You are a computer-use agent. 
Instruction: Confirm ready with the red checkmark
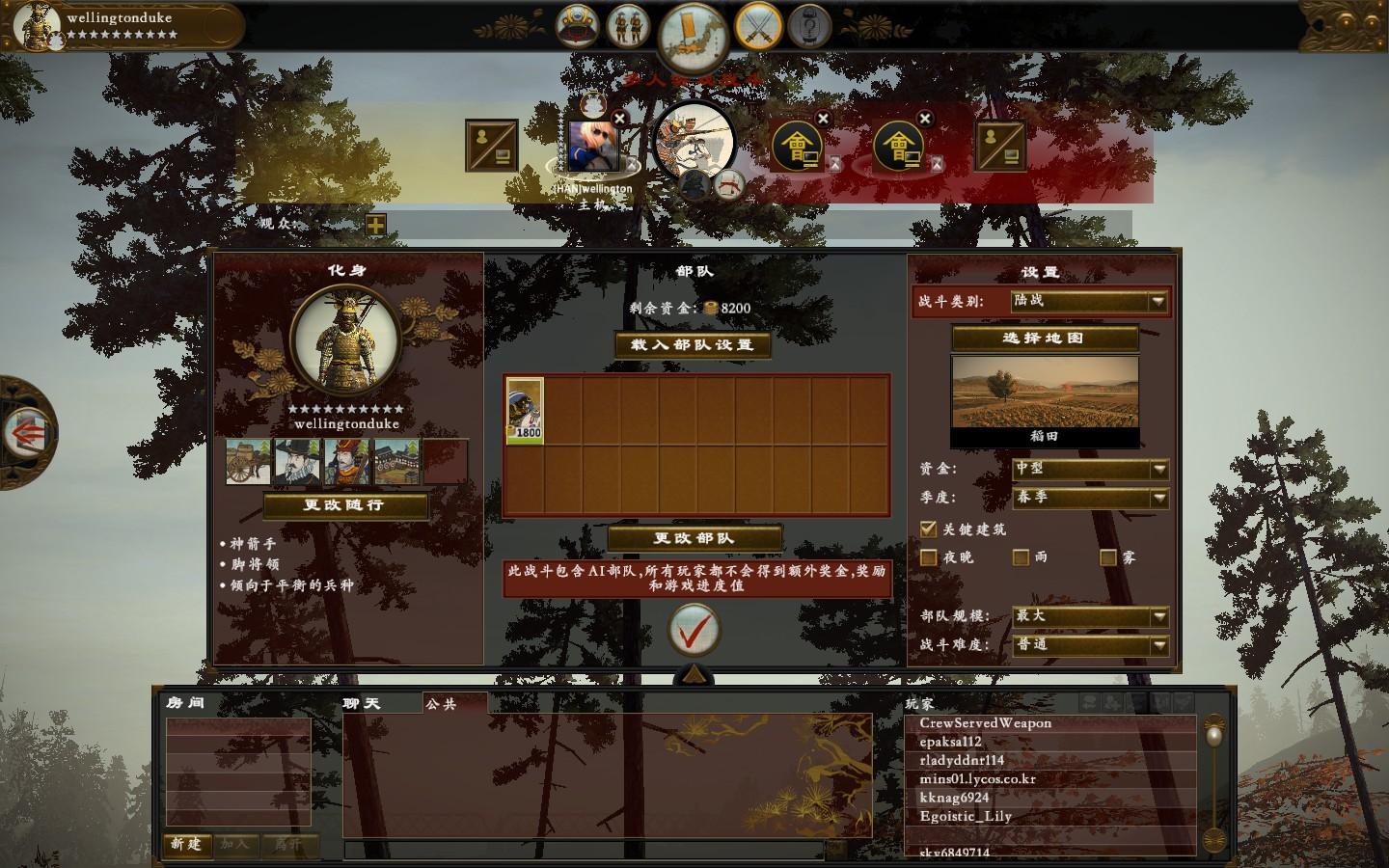(x=694, y=629)
